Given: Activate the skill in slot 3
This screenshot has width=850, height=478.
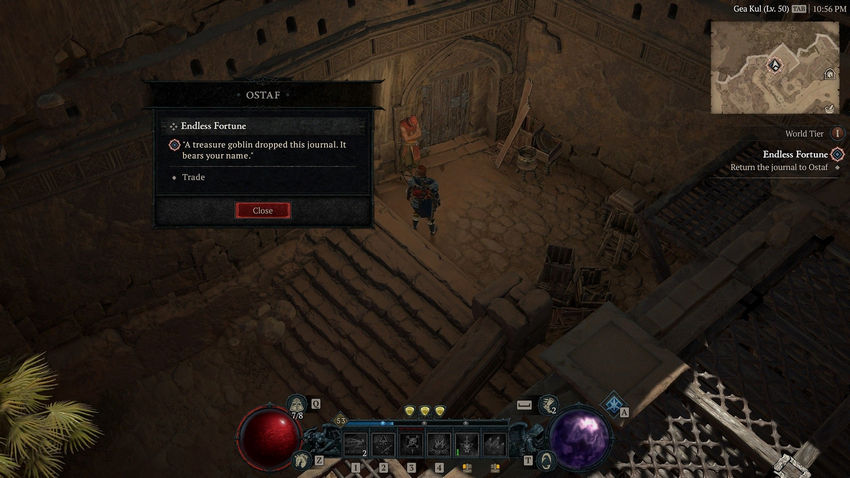Looking at the screenshot, I should coord(411,443).
